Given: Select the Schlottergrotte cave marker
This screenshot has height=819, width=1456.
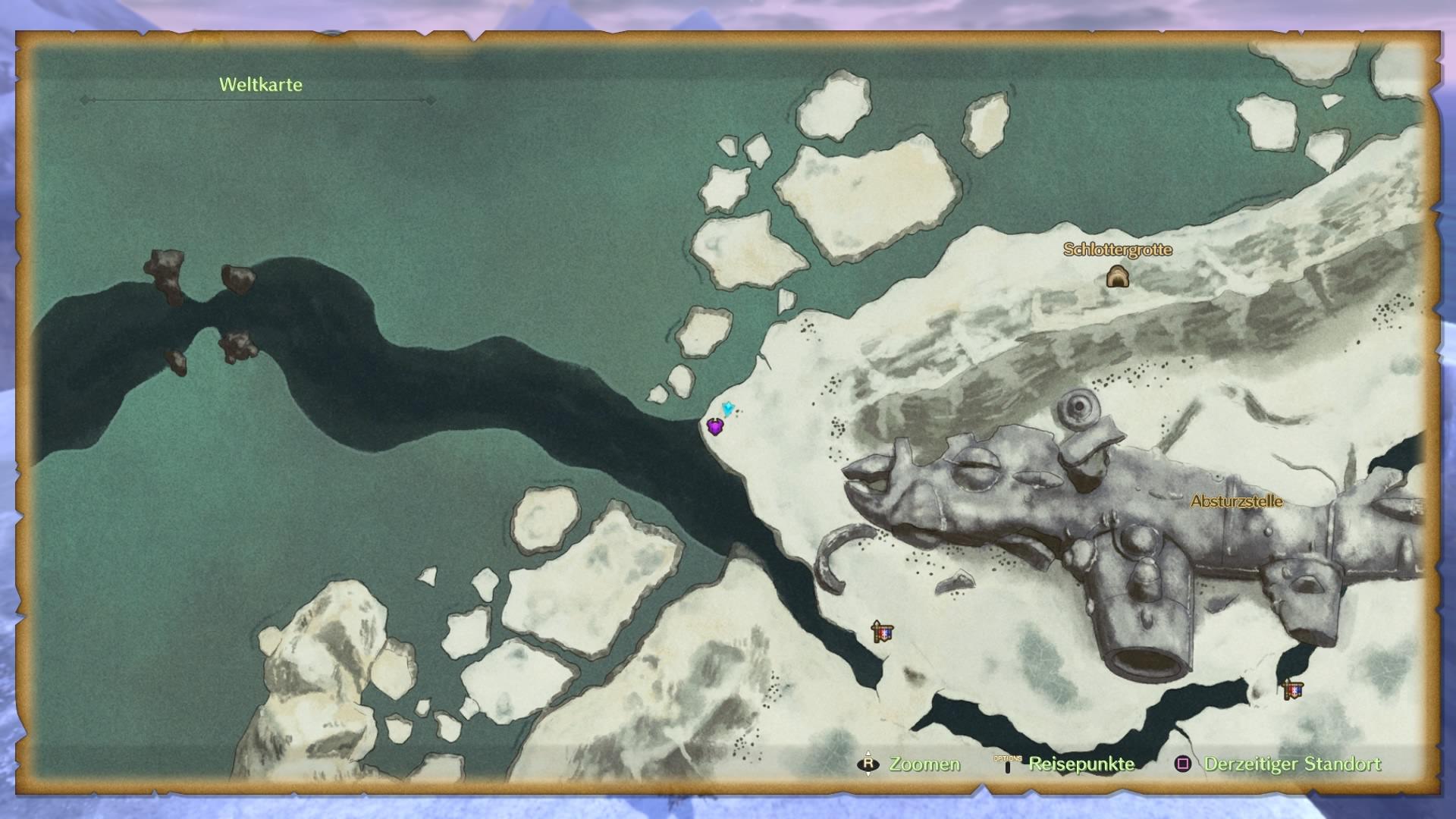Looking at the screenshot, I should 1117,277.
